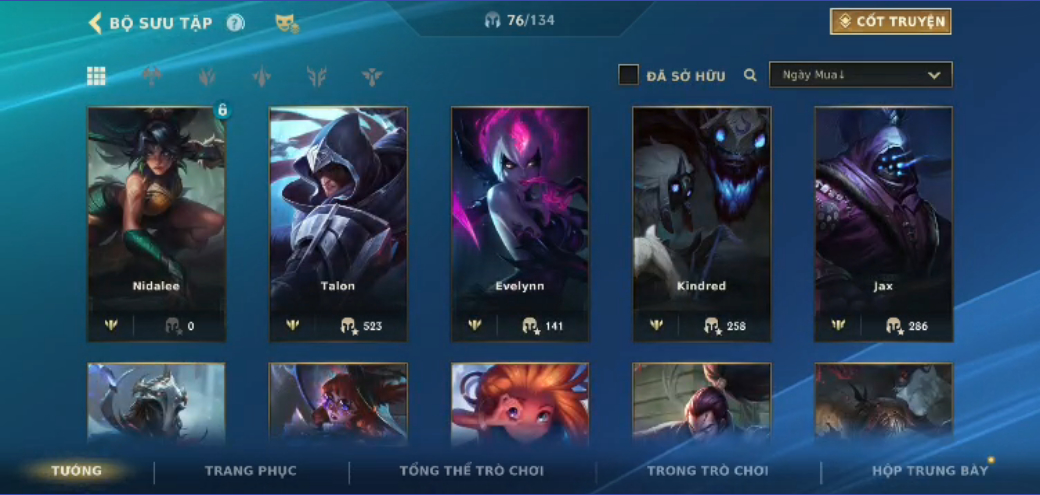Image resolution: width=1040 pixels, height=495 pixels.
Task: Open the Tổng Thể Trò Chơi tab
Action: pyautogui.click(x=472, y=471)
